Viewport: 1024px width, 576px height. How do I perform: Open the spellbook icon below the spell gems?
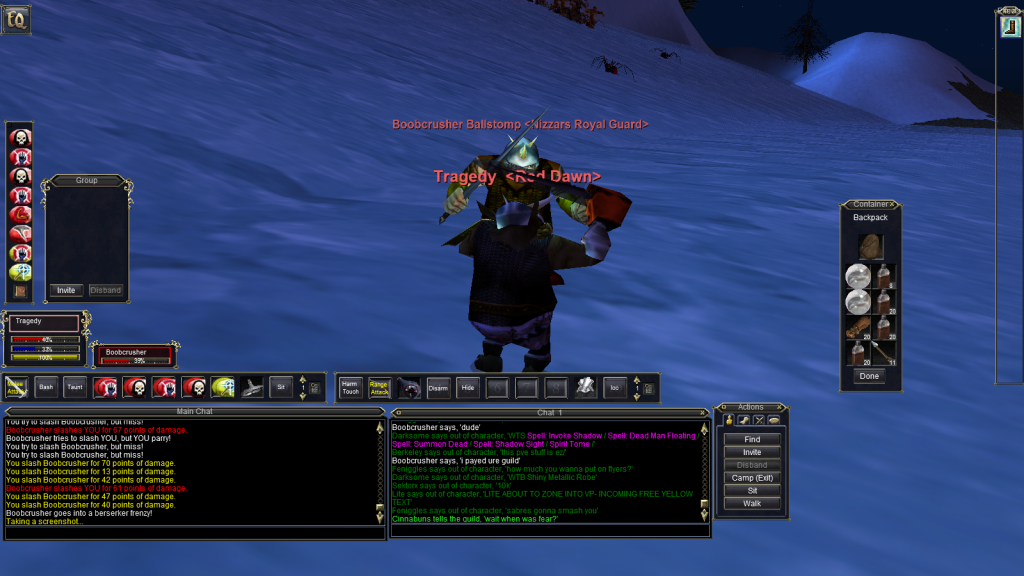pyautogui.click(x=20, y=291)
